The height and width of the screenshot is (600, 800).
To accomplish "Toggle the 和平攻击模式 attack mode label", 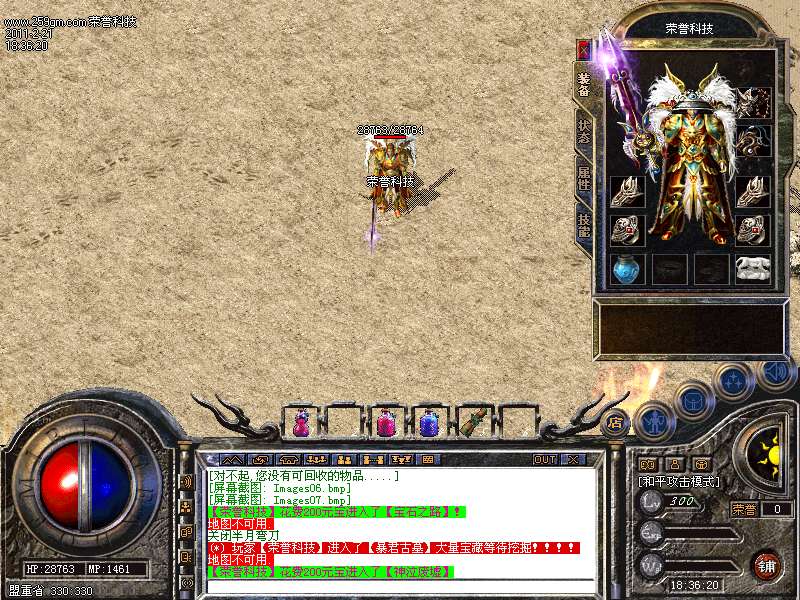I will click(680, 482).
